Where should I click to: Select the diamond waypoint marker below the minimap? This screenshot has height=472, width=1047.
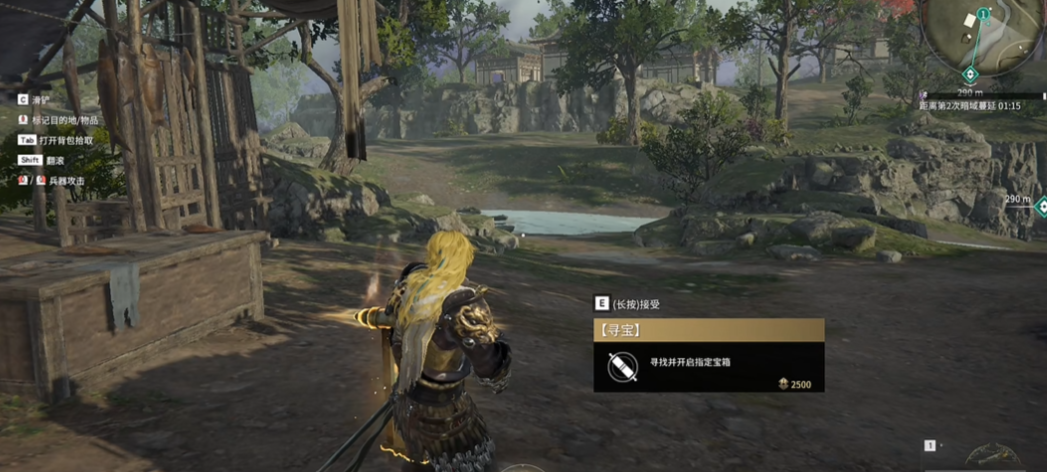[969, 75]
